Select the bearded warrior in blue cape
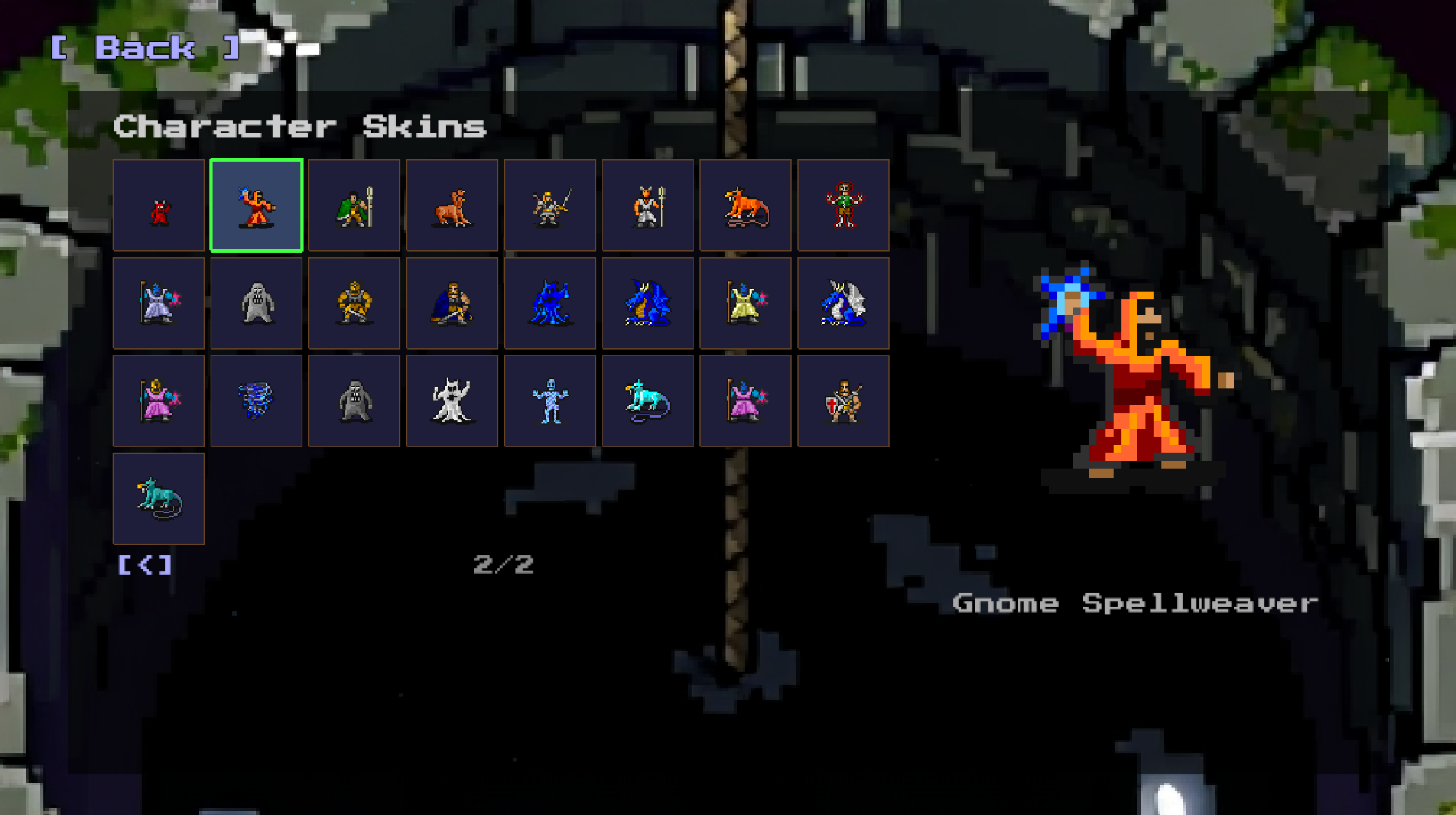Viewport: 1456px width, 815px height. [452, 304]
